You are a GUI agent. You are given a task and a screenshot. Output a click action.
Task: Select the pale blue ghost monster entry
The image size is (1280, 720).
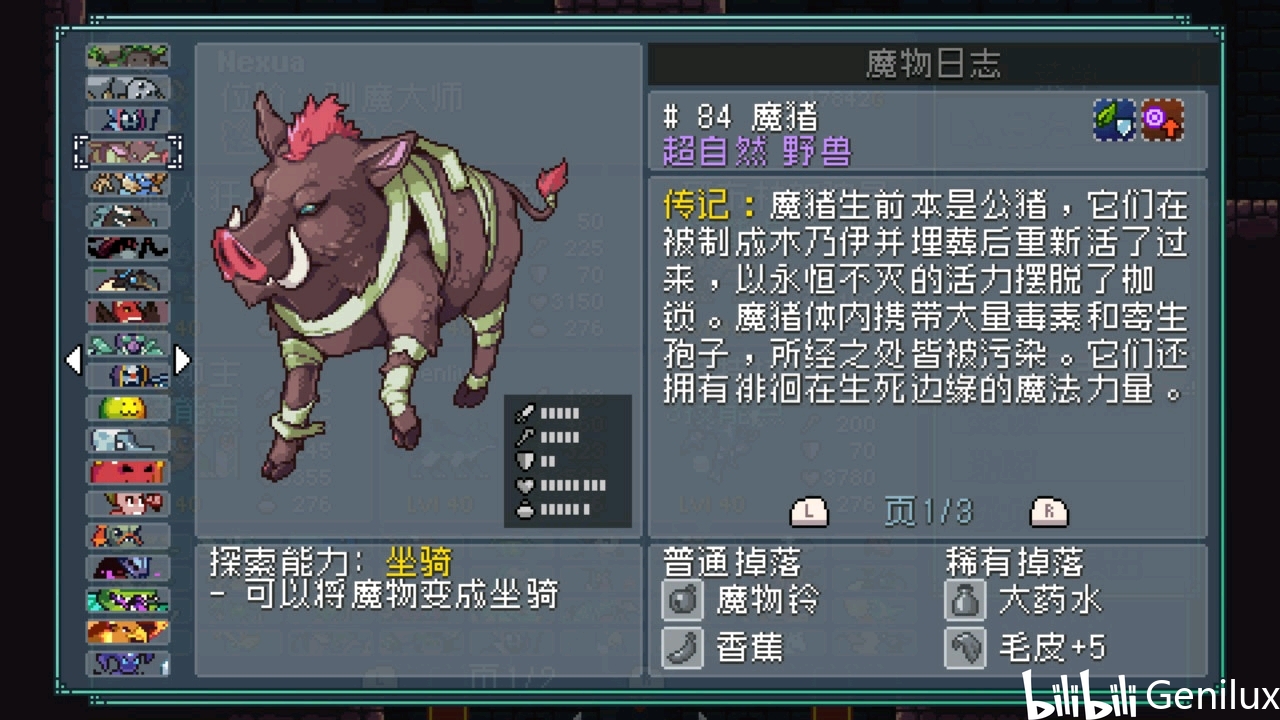[128, 440]
